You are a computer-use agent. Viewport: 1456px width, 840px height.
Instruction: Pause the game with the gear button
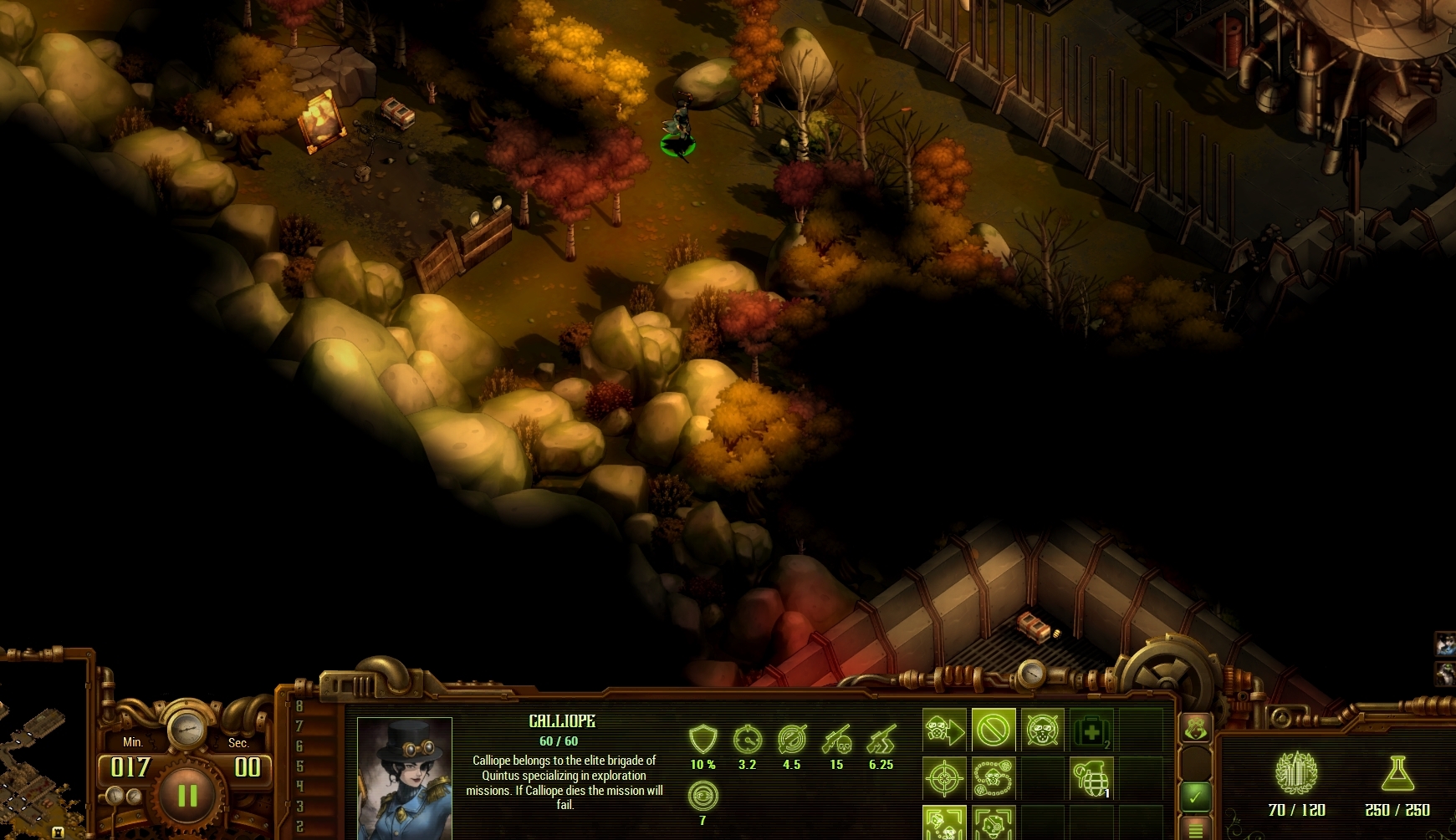187,795
